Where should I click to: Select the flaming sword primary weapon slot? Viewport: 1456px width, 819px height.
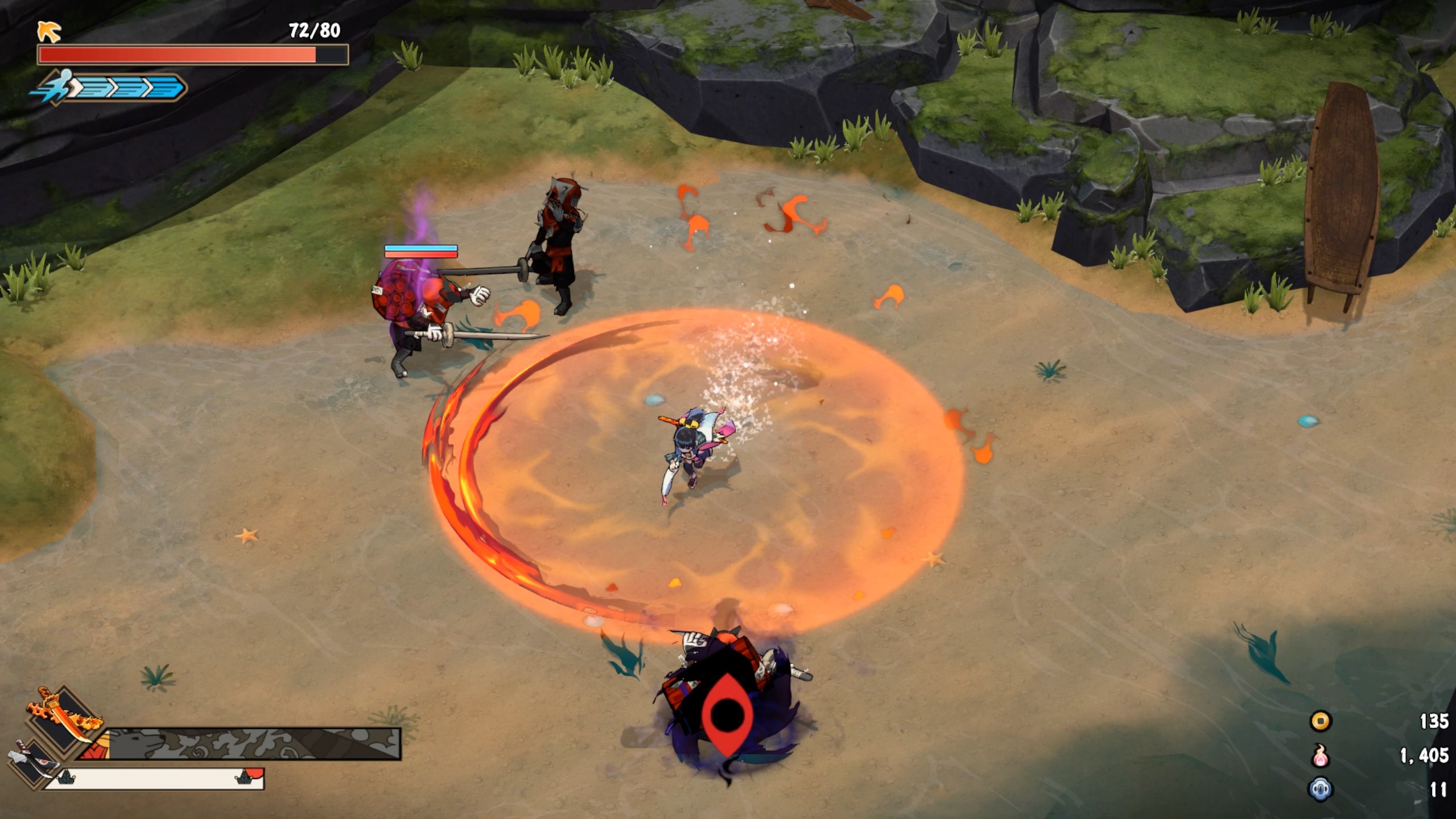pos(61,718)
